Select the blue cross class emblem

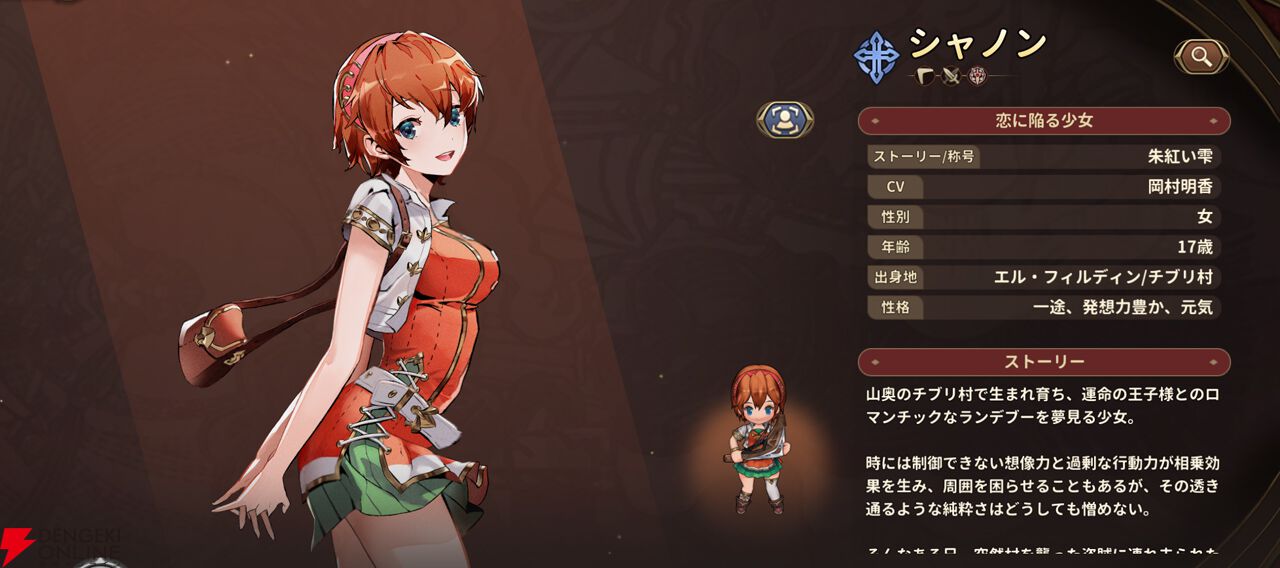[x=876, y=56]
